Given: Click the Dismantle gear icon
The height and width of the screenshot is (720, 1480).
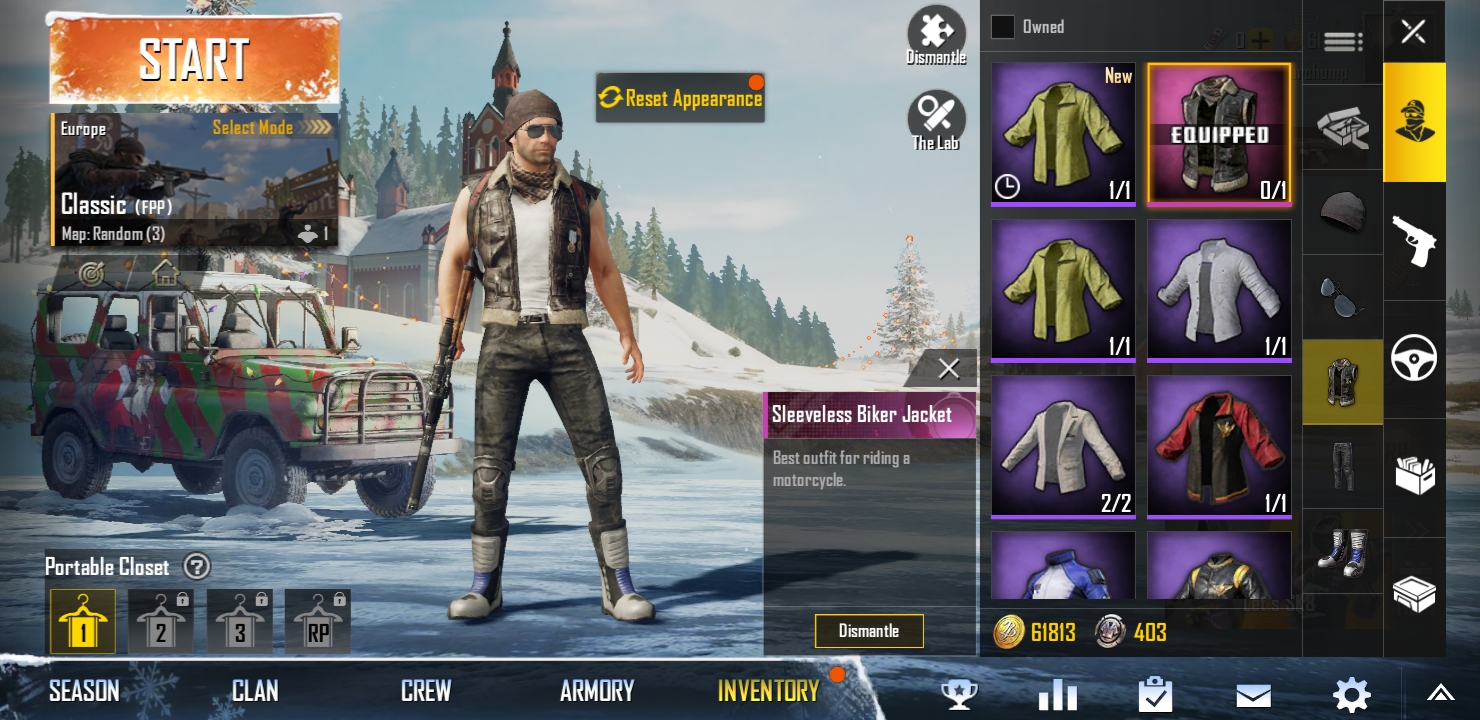Looking at the screenshot, I should pyautogui.click(x=936, y=30).
